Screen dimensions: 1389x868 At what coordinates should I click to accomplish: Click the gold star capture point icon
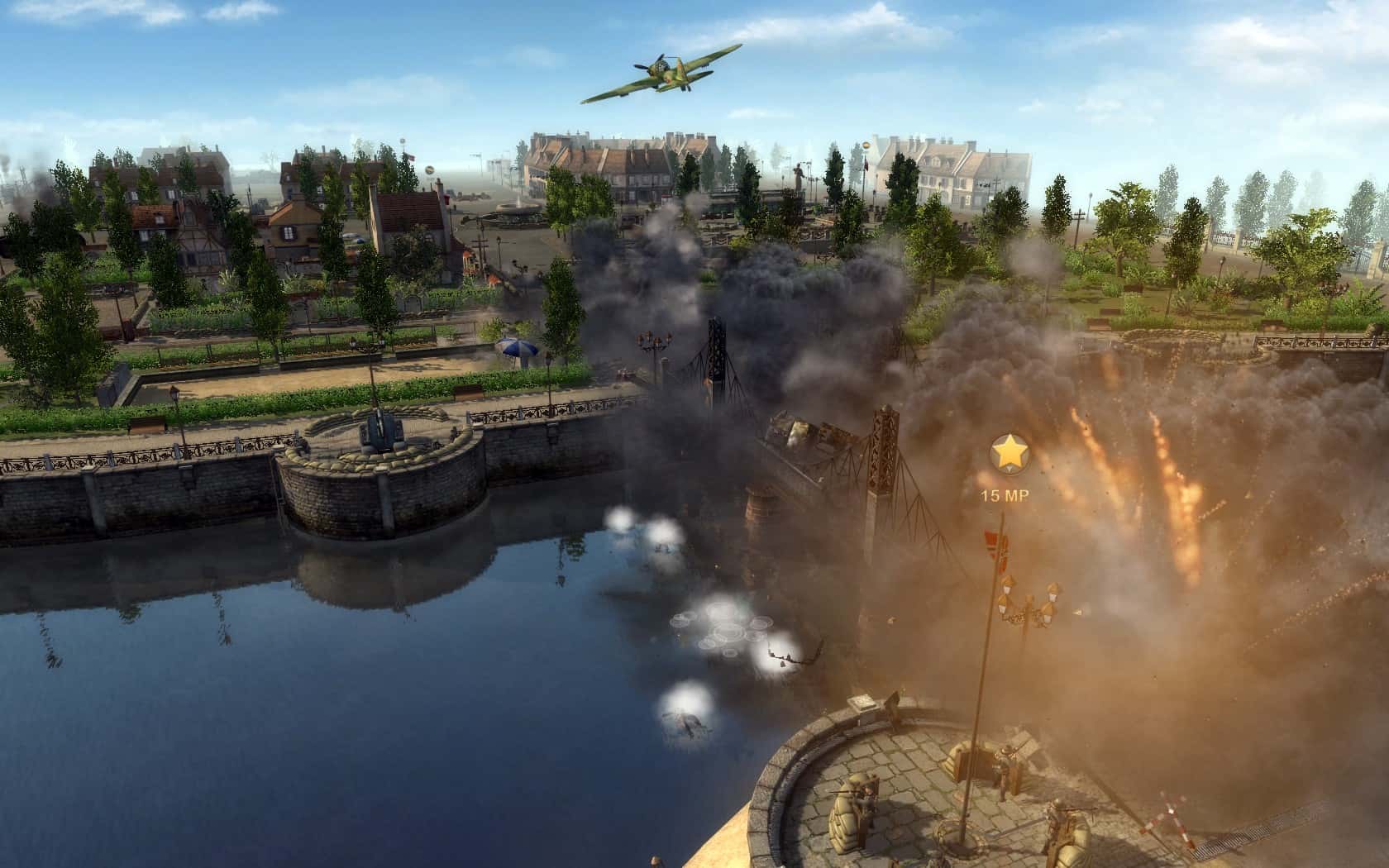tap(1010, 451)
